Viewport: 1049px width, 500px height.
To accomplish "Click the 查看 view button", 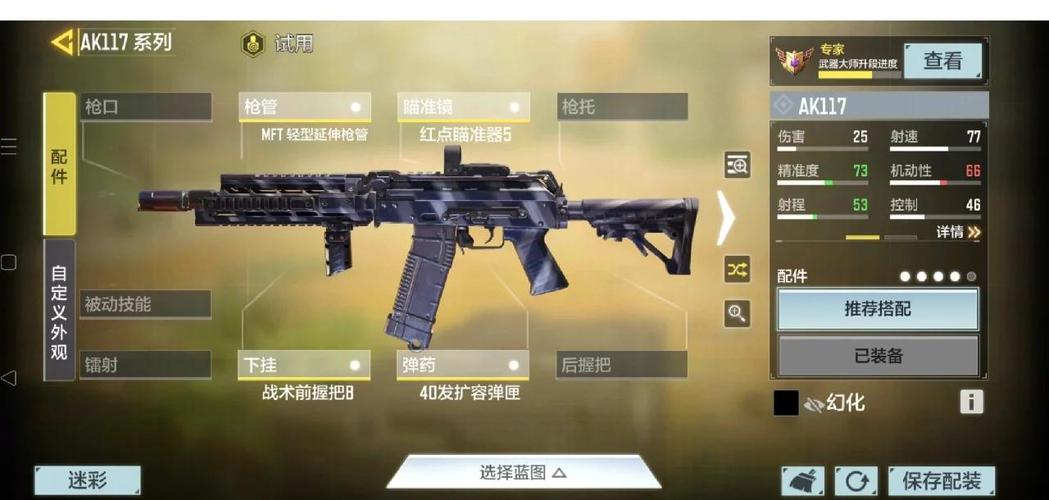I will click(942, 61).
